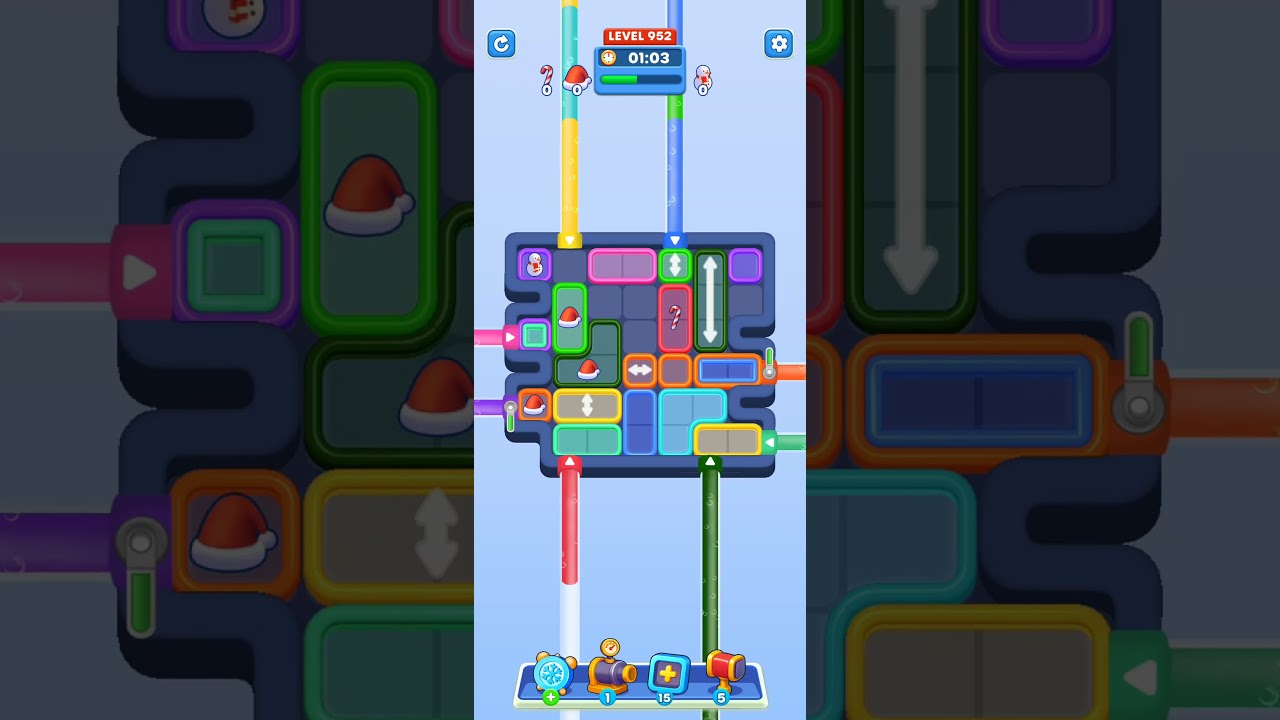1280x720 pixels.
Task: Tap the vertical double-arrow block on the board
Action: [676, 265]
